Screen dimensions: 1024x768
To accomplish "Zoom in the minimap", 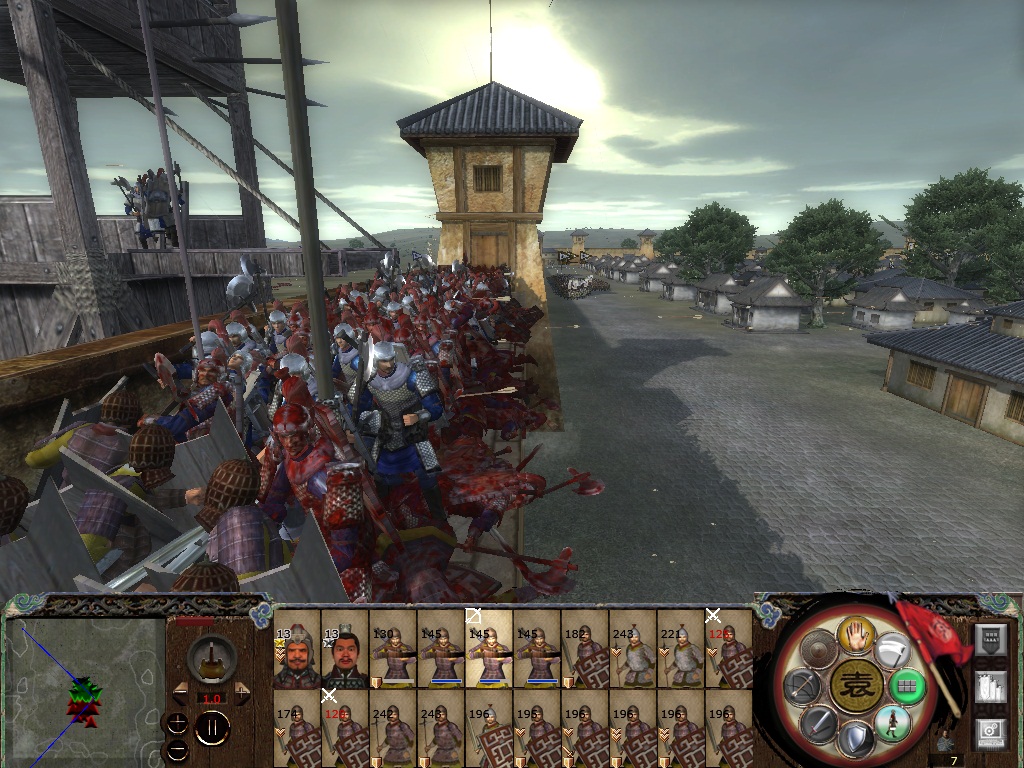I will tap(177, 722).
